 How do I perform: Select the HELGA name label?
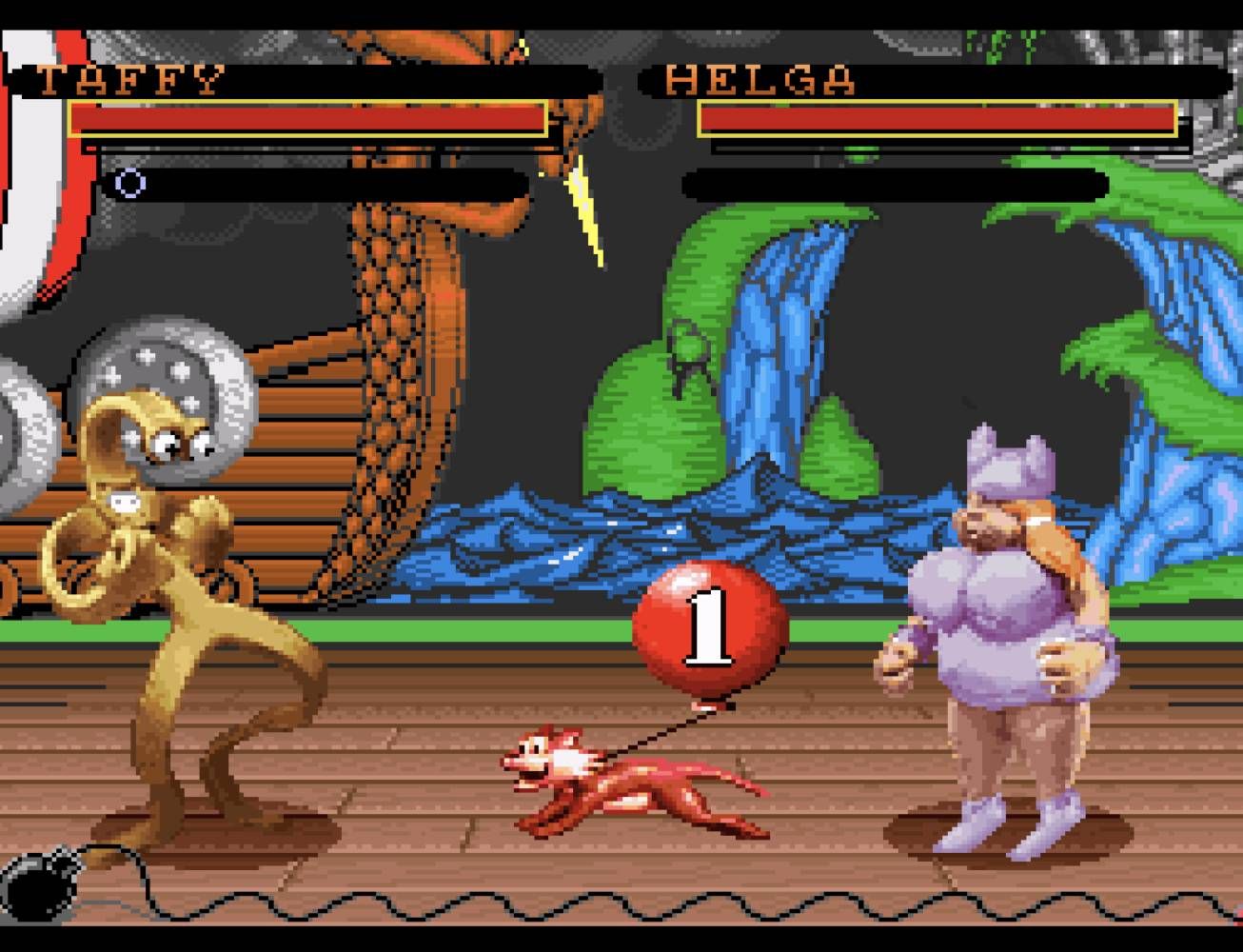tap(761, 81)
